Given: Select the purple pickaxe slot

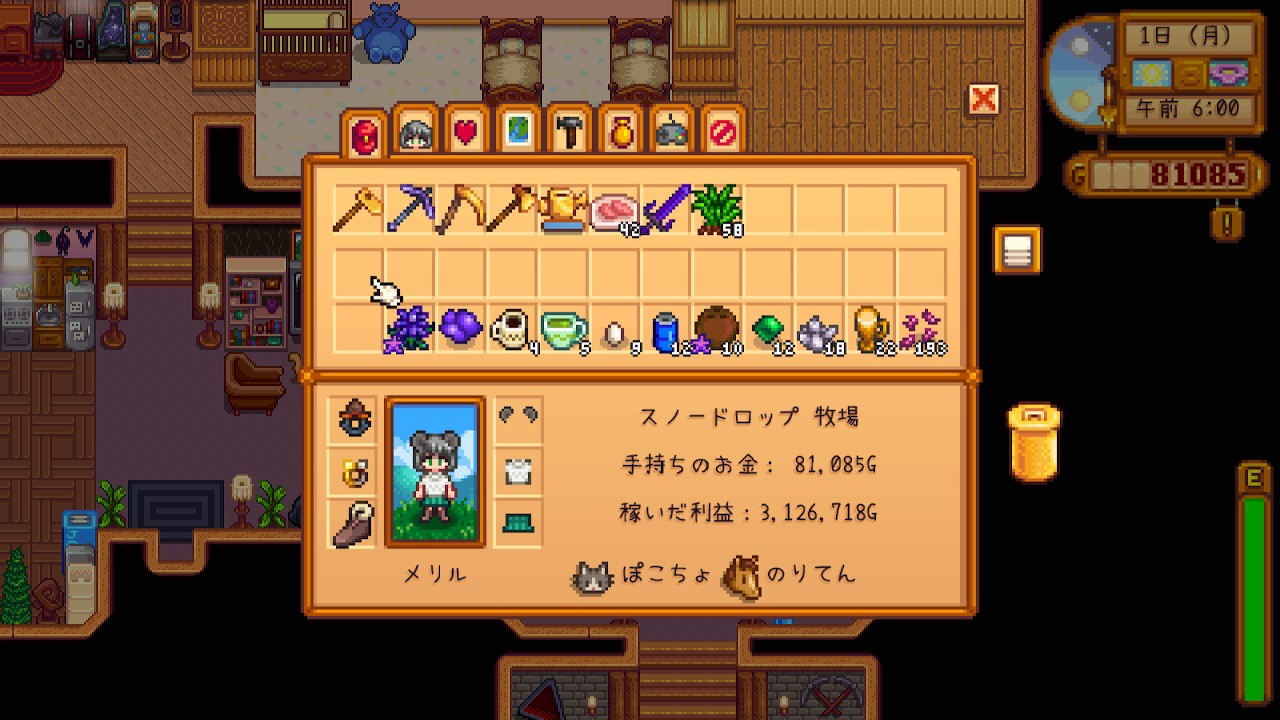Looking at the screenshot, I should pyautogui.click(x=409, y=209).
